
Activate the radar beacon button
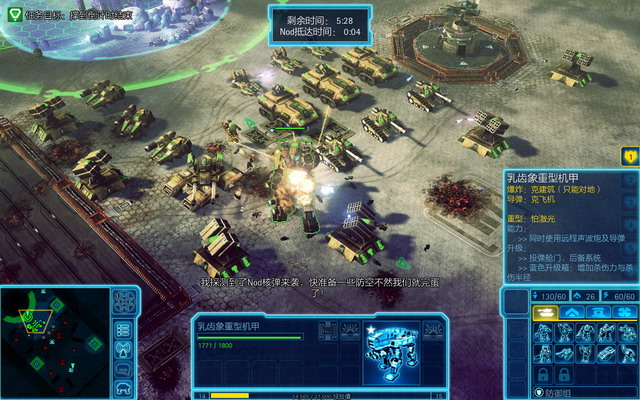coord(123,349)
